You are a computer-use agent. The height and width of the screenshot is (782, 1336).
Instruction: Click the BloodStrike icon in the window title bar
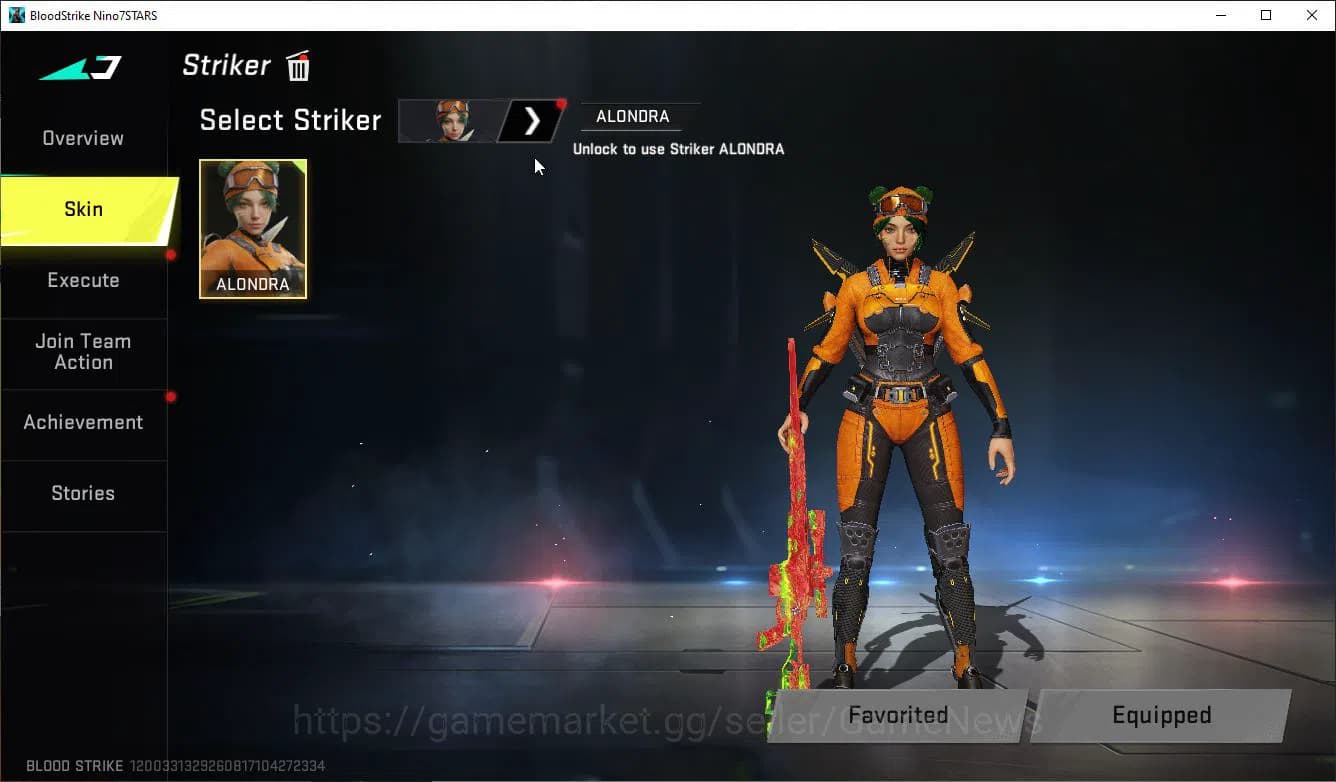[16, 15]
